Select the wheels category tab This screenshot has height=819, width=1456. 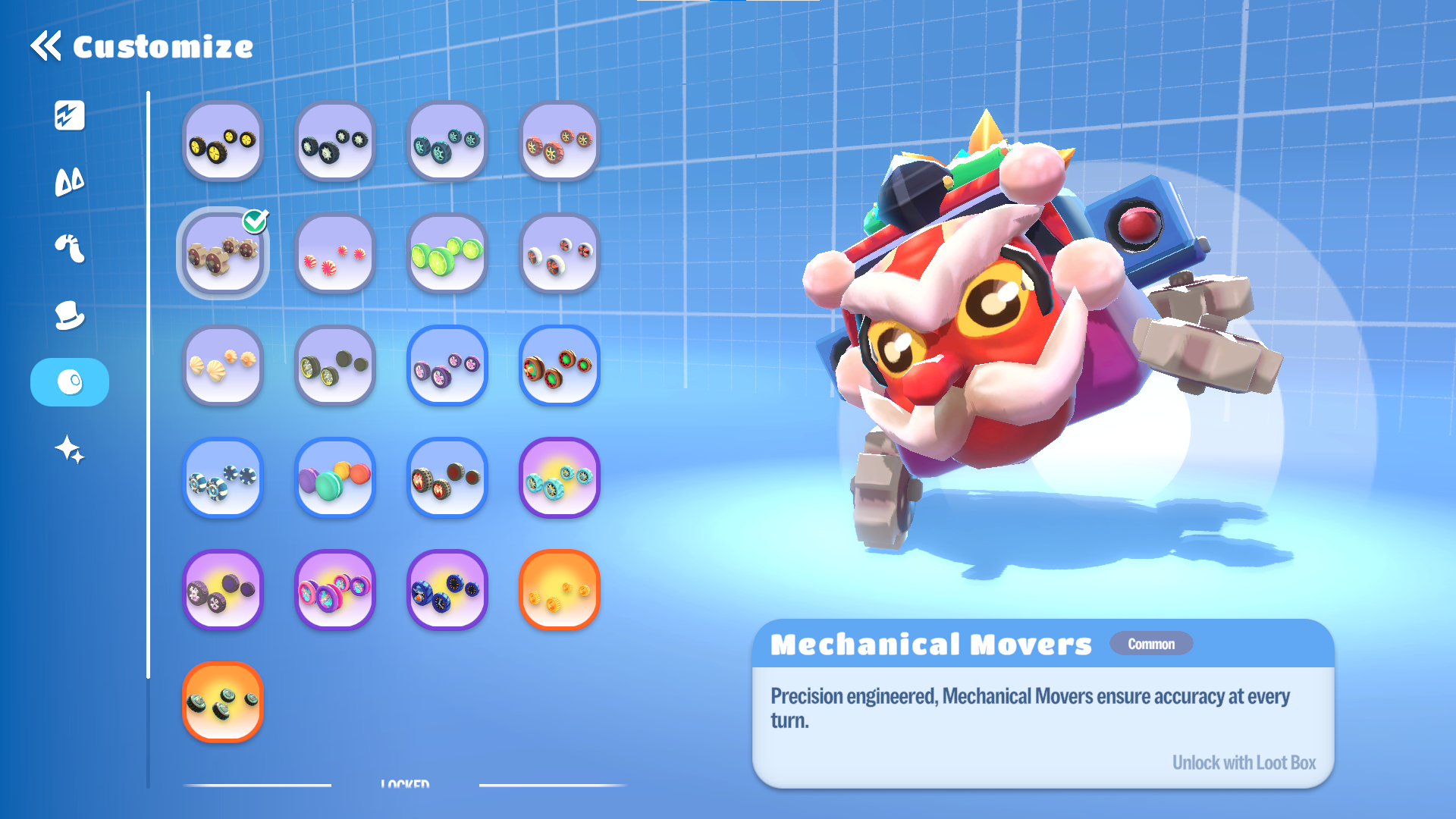[70, 382]
